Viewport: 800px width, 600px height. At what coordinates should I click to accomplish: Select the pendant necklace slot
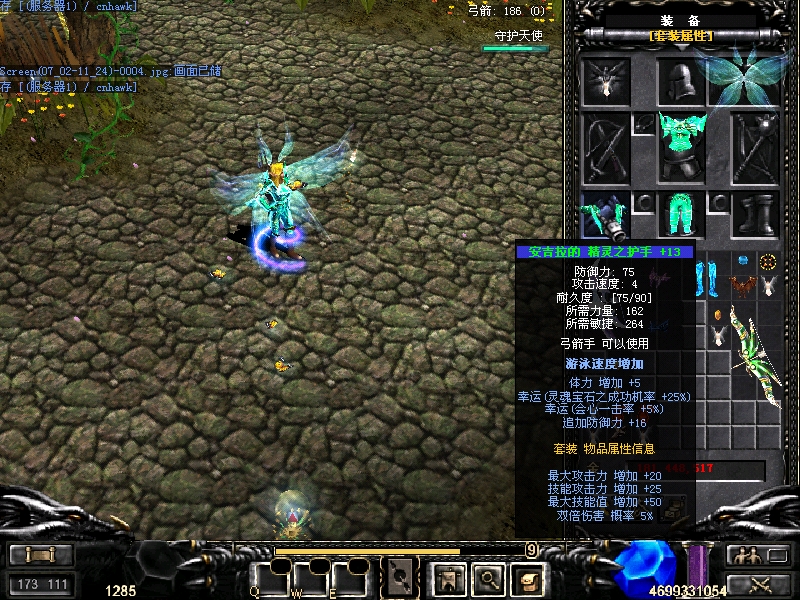(x=645, y=124)
